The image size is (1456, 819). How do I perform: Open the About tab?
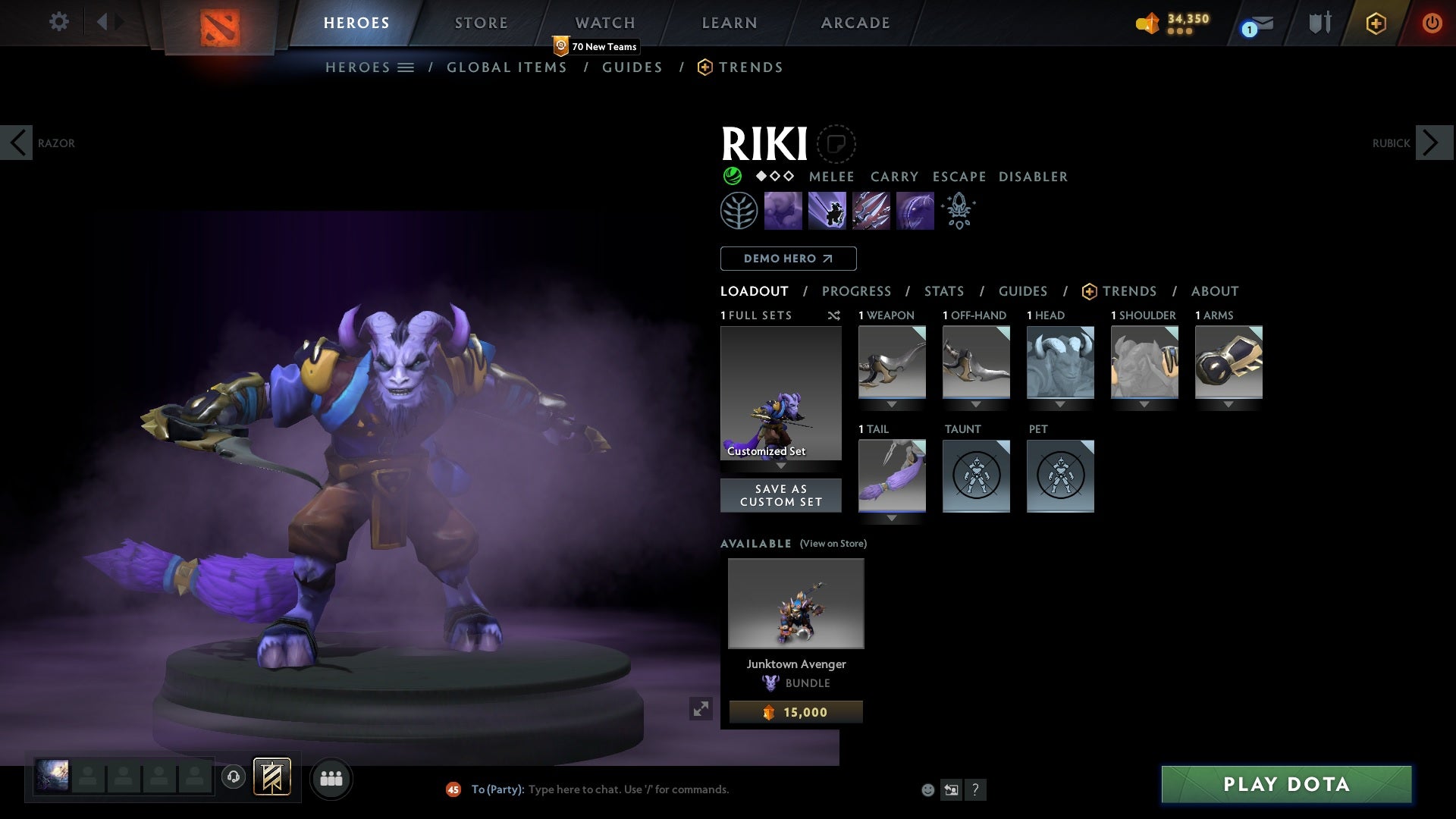[x=1214, y=291]
